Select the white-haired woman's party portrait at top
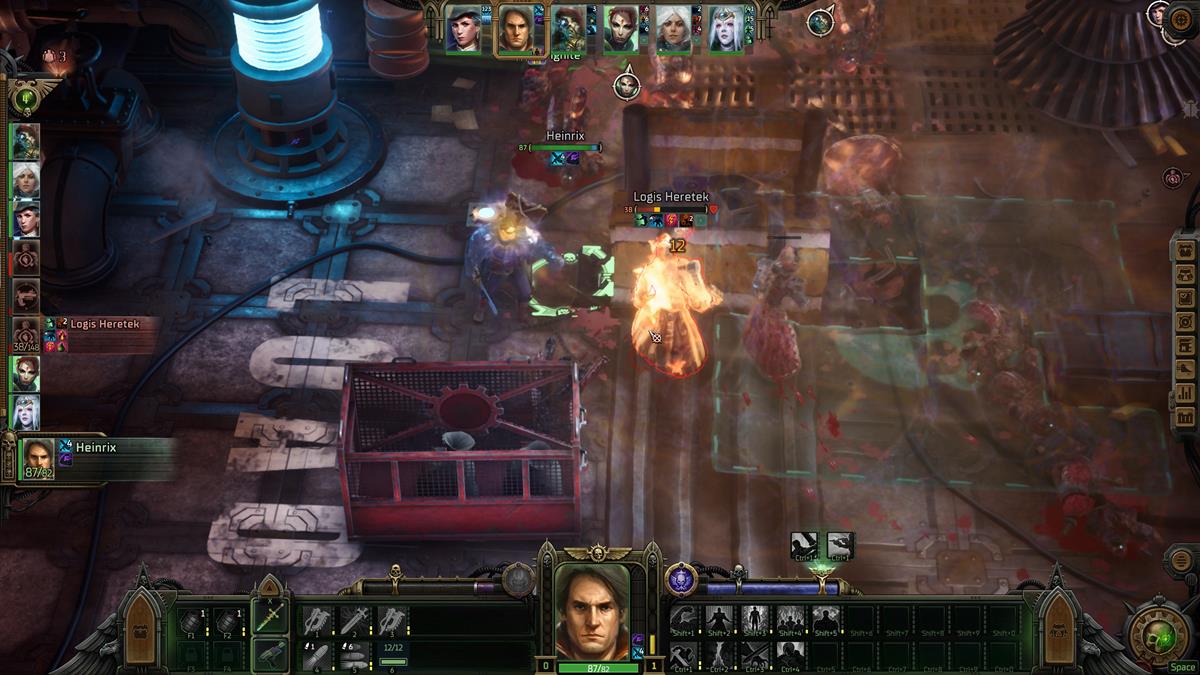Screen dimensions: 1200x675 [673, 27]
